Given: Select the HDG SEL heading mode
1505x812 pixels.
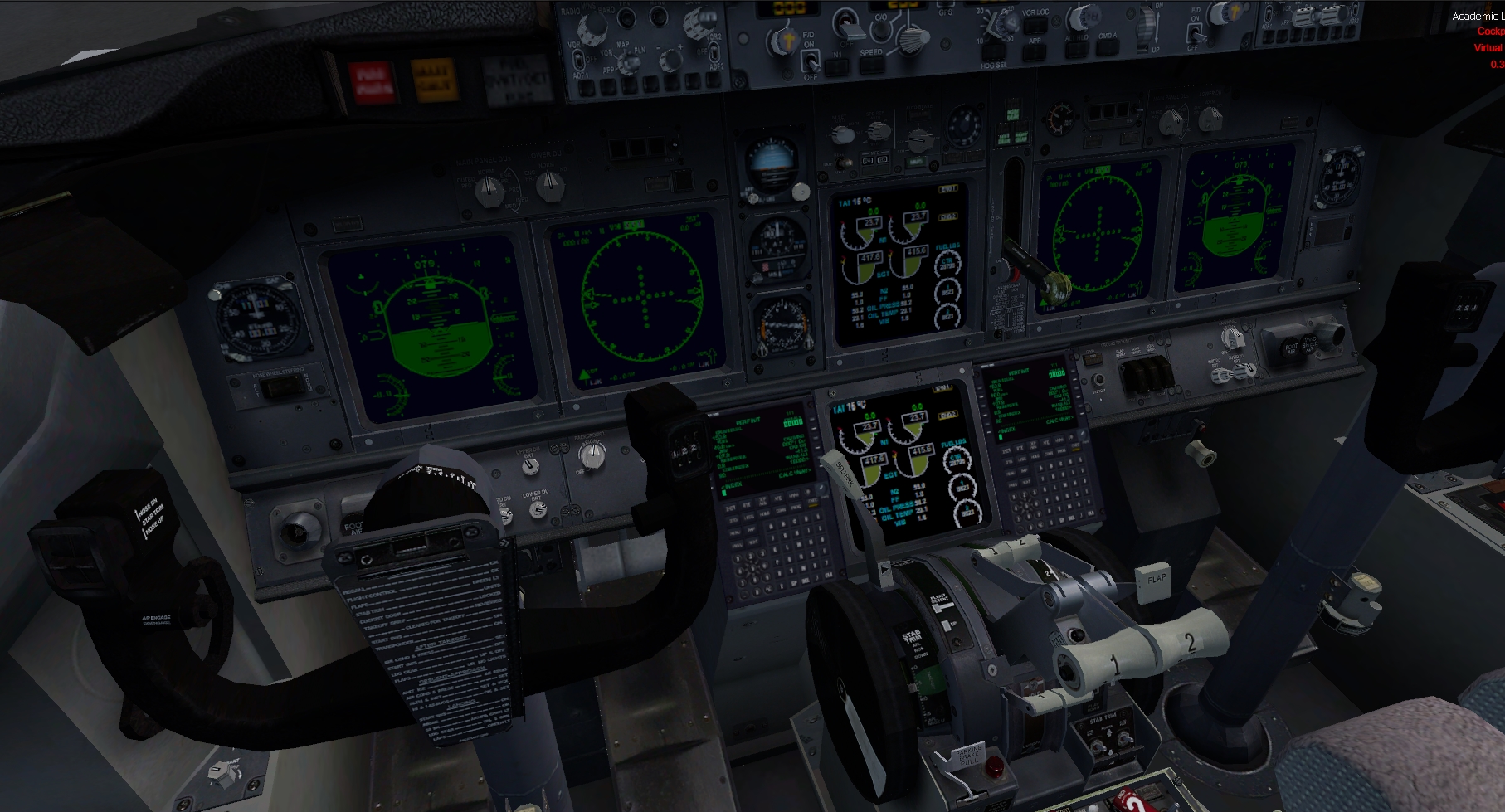Looking at the screenshot, I should pyautogui.click(x=993, y=52).
